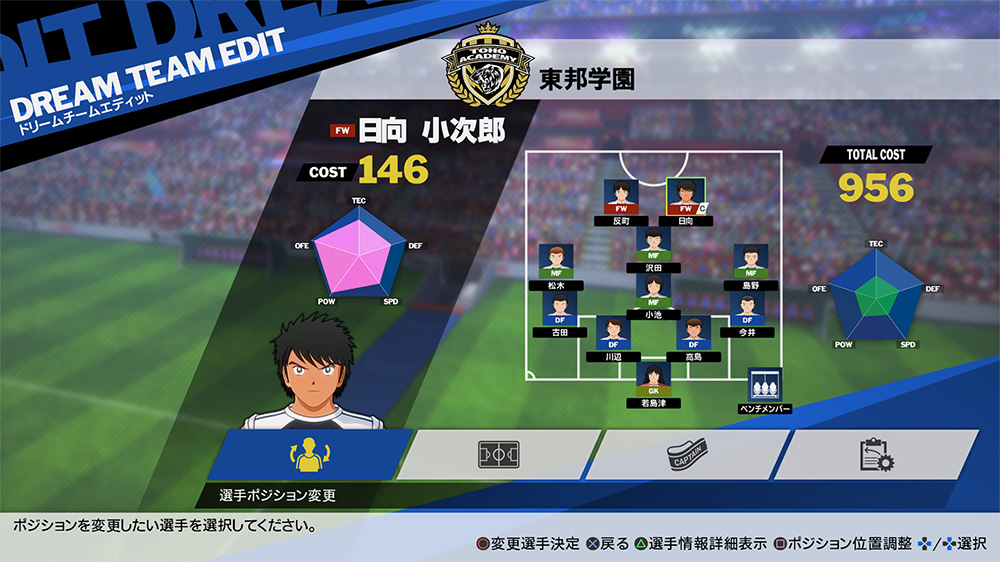The height and width of the screenshot is (562, 1000).
Task: Choose midfielder 沢田 portrait
Action: (653, 245)
